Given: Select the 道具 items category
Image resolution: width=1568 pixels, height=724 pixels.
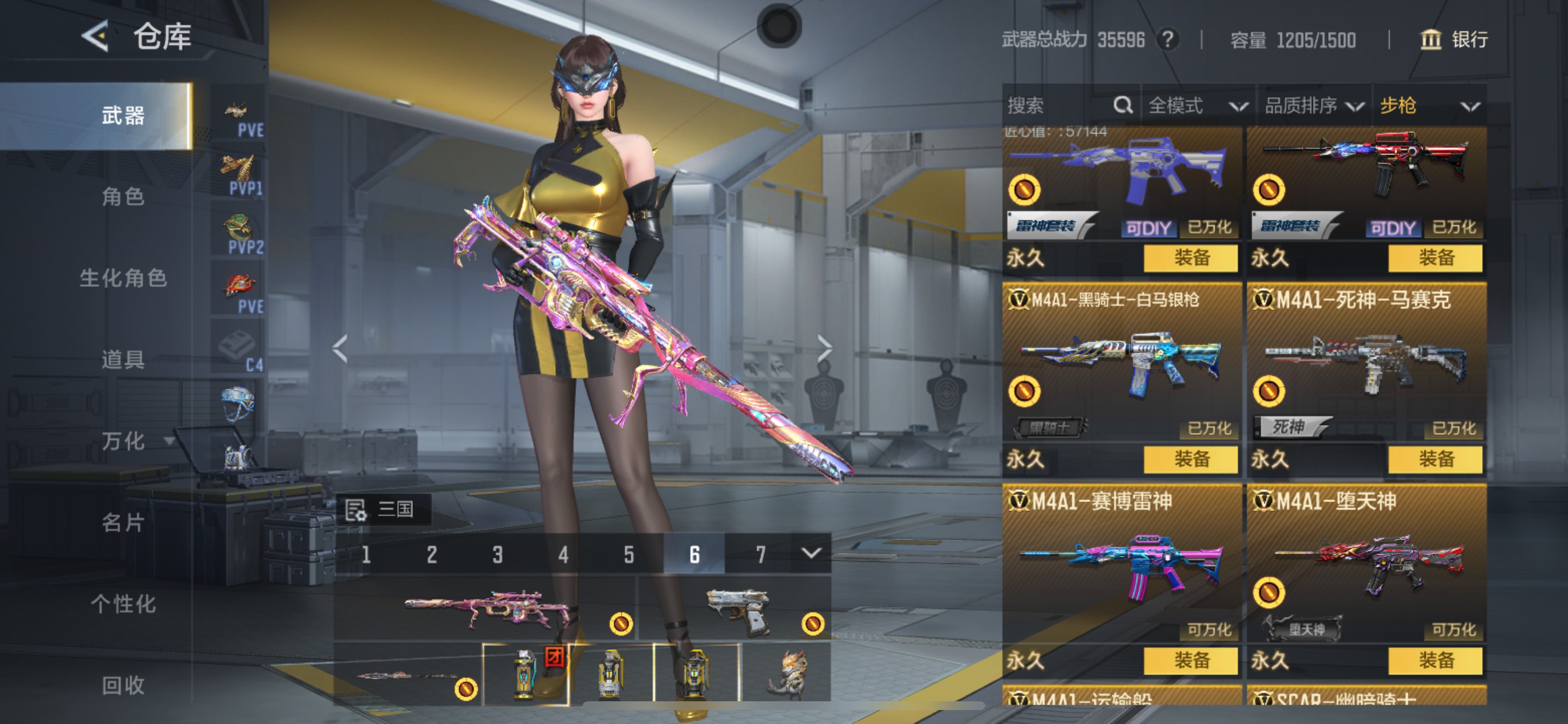Looking at the screenshot, I should pyautogui.click(x=123, y=360).
